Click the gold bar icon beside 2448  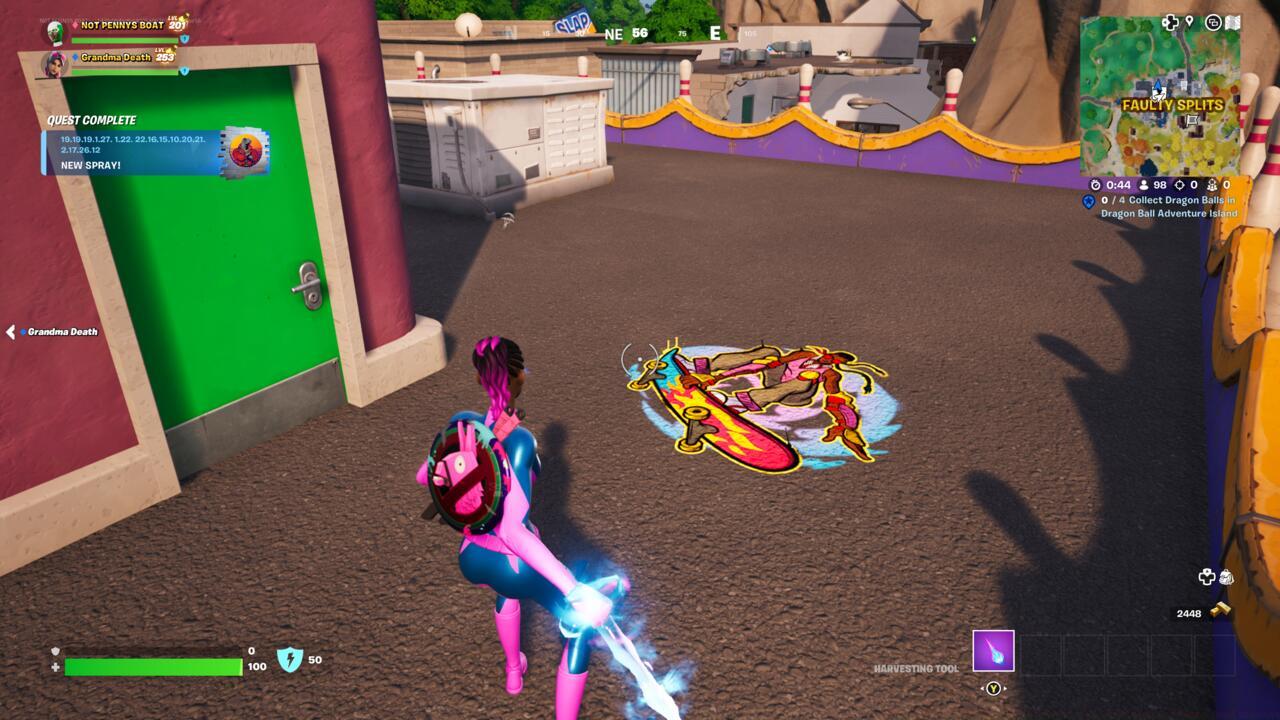pos(1220,608)
